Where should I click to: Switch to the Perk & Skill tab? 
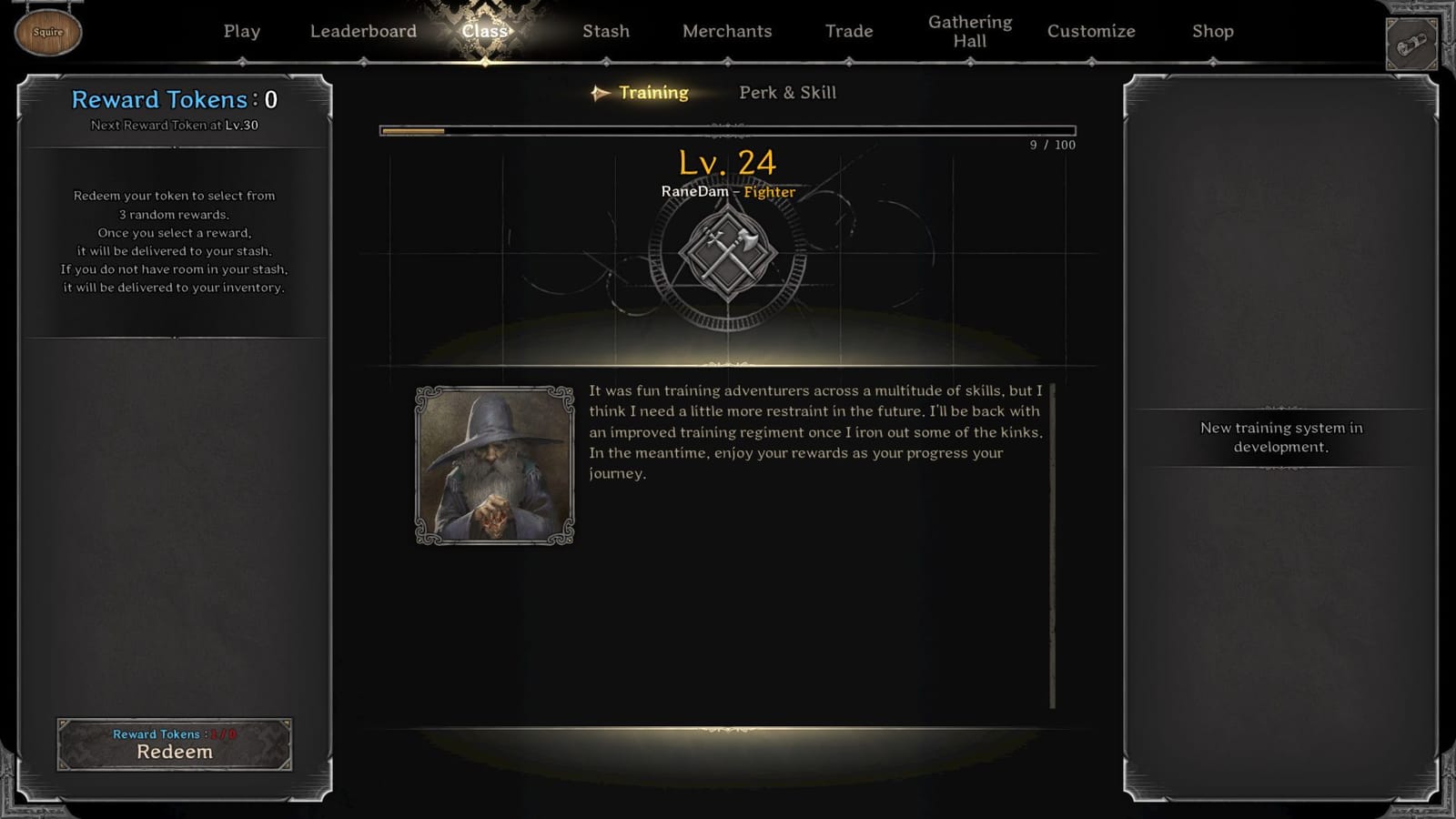point(788,92)
